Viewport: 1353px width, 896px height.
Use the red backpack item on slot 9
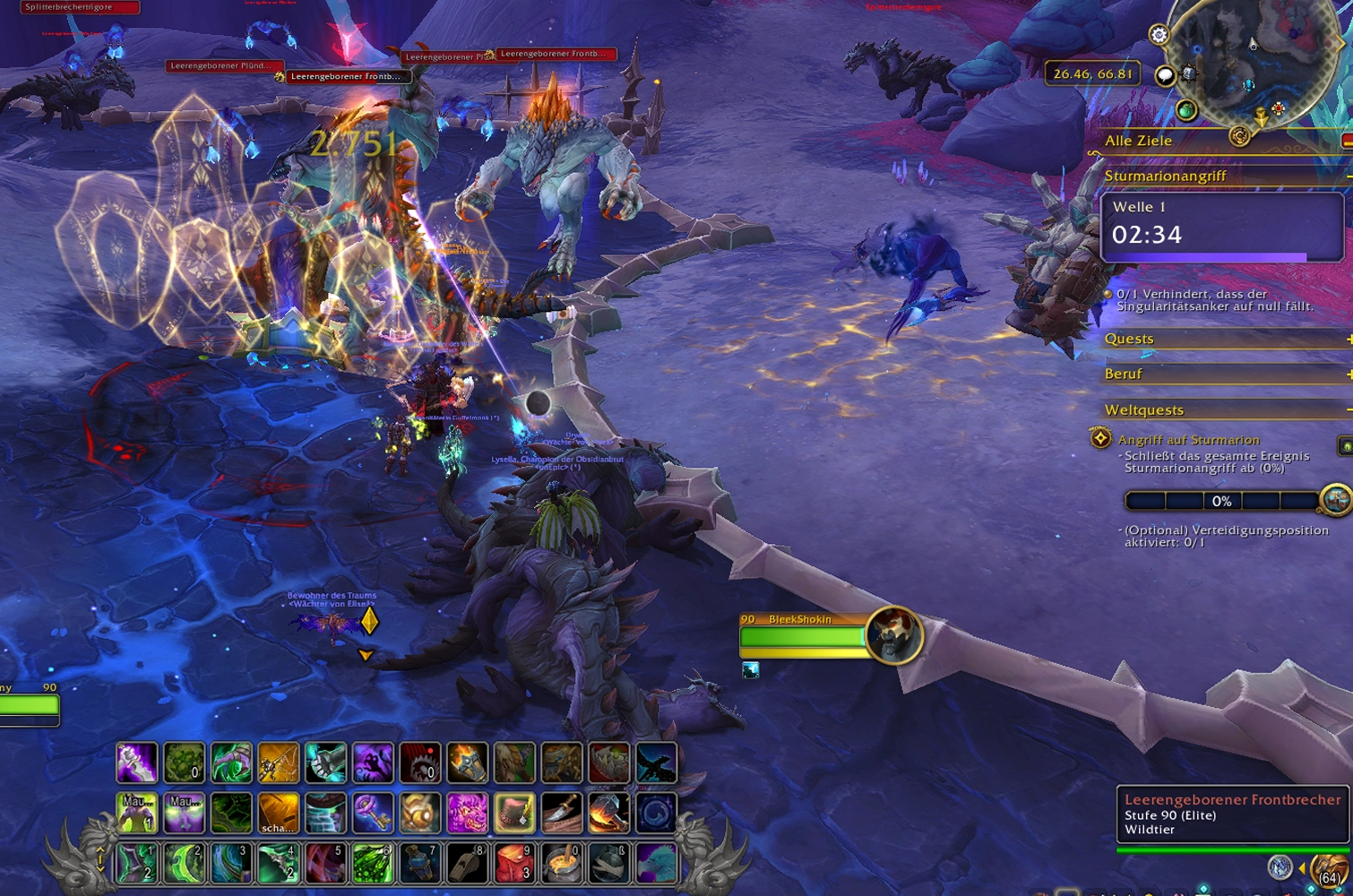tap(514, 864)
